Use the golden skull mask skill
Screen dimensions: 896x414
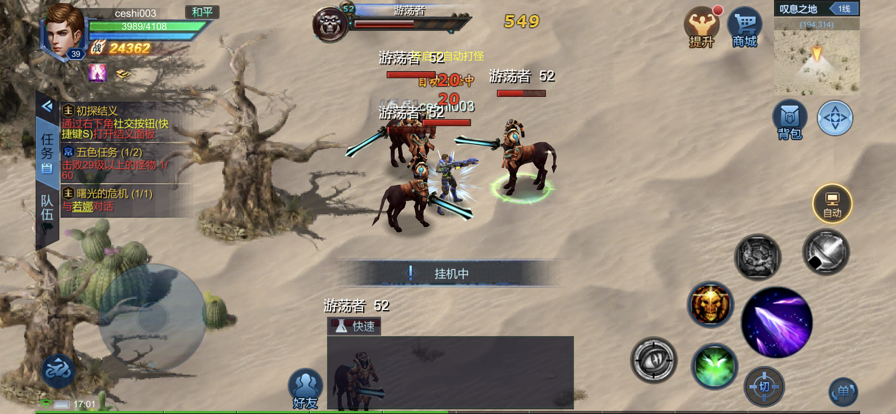coord(710,304)
